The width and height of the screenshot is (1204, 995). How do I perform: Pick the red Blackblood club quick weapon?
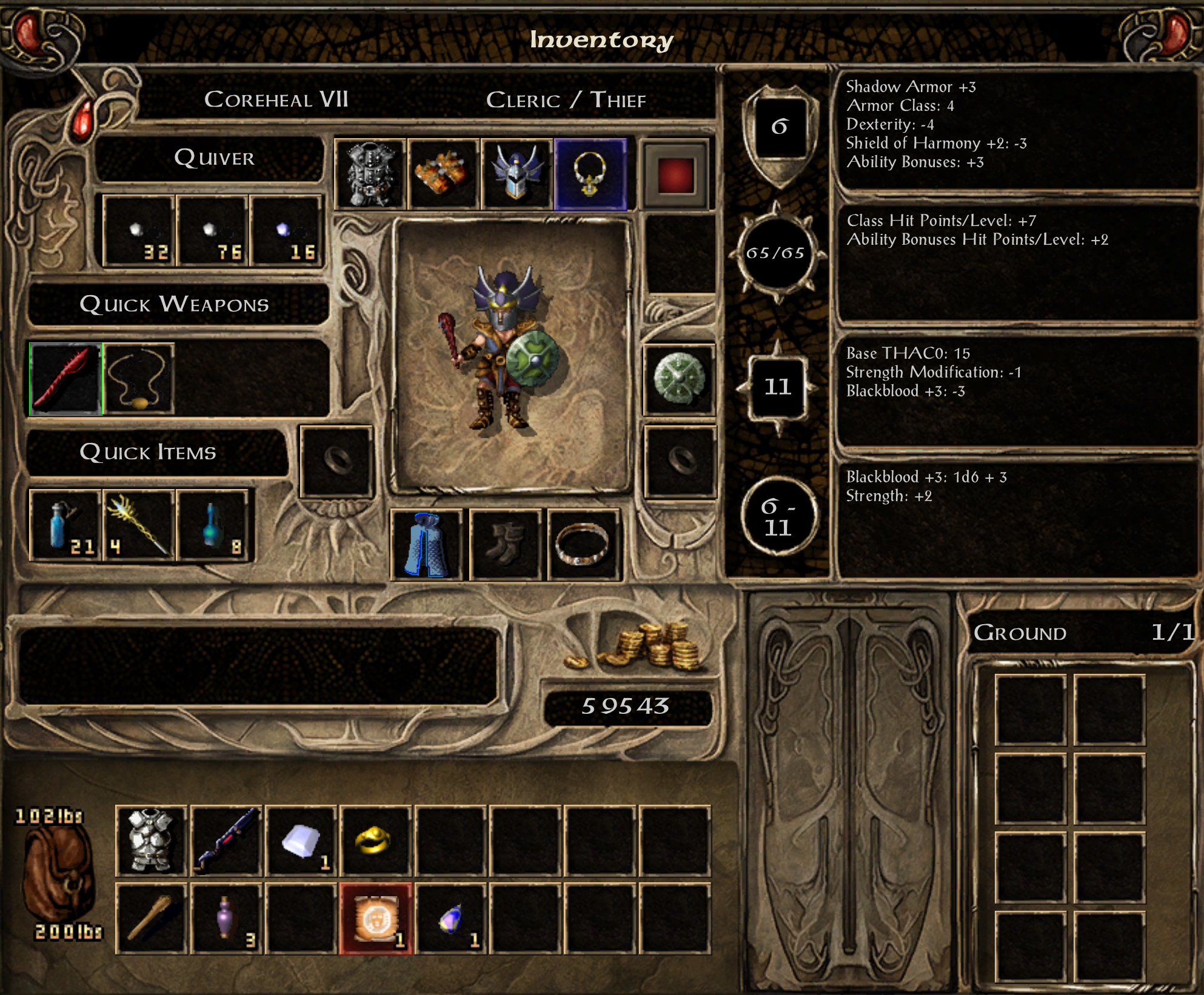65,379
